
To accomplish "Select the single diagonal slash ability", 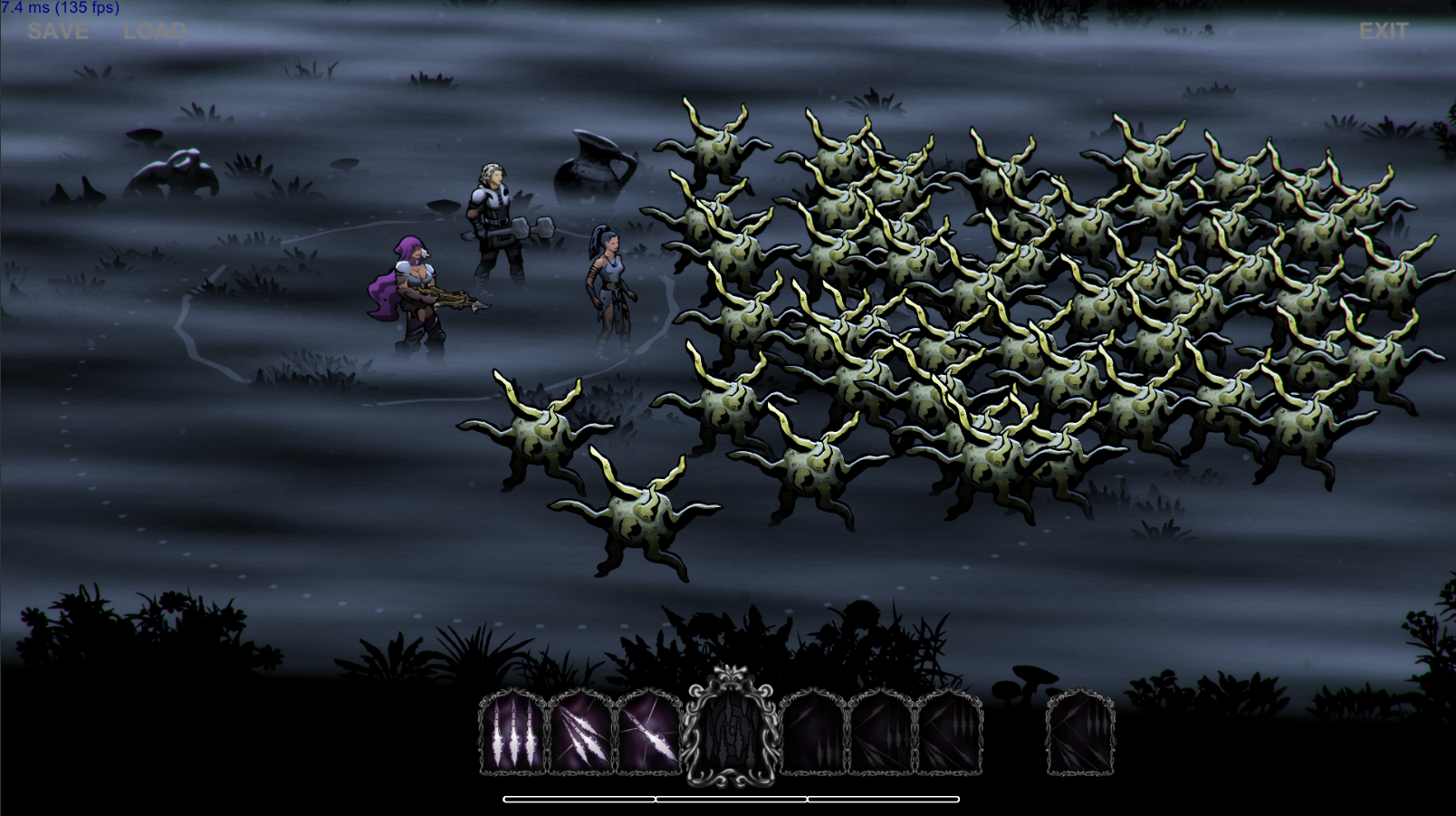I will (x=648, y=733).
